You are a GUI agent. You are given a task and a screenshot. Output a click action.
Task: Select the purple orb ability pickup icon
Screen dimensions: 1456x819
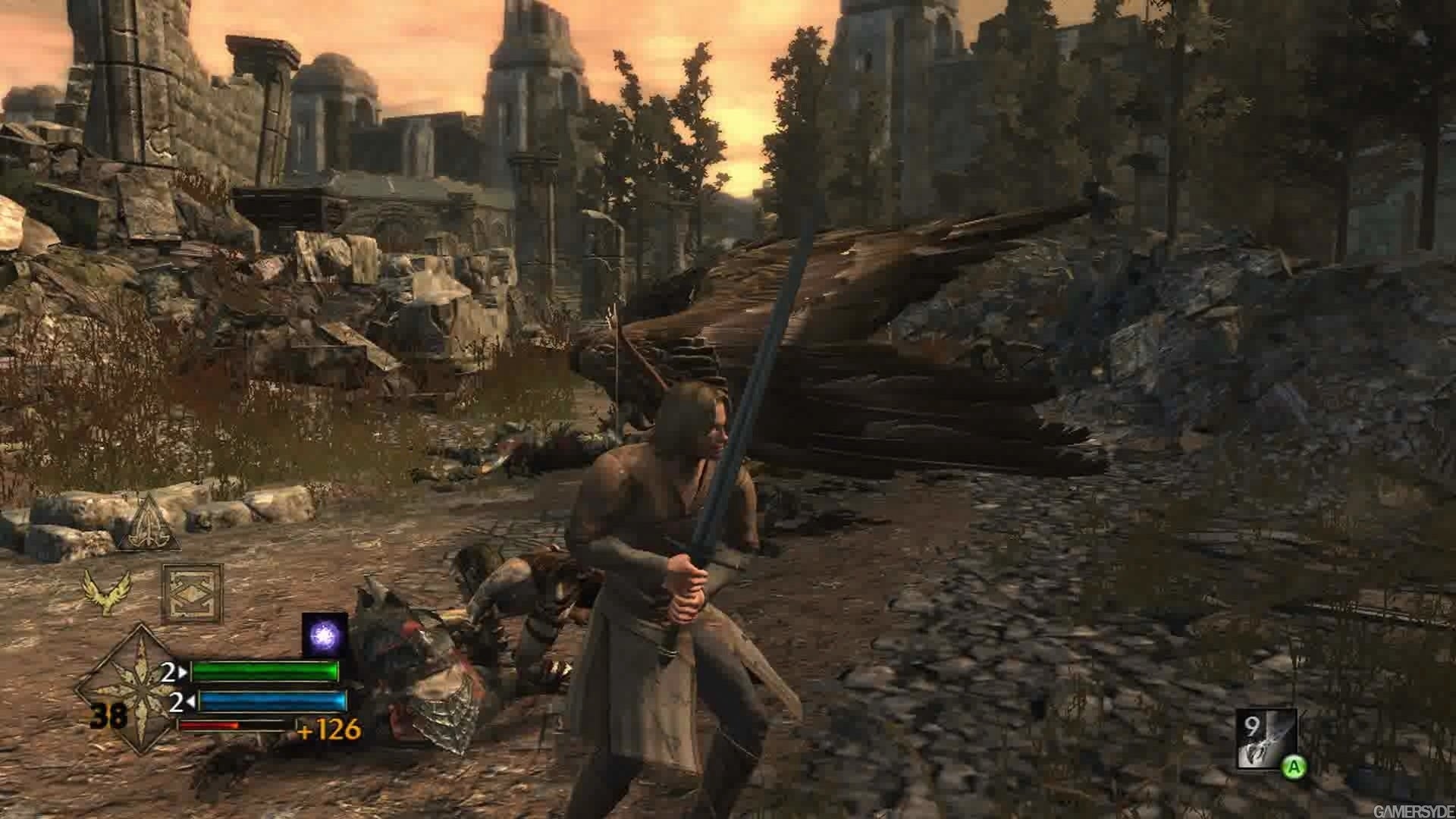point(324,633)
